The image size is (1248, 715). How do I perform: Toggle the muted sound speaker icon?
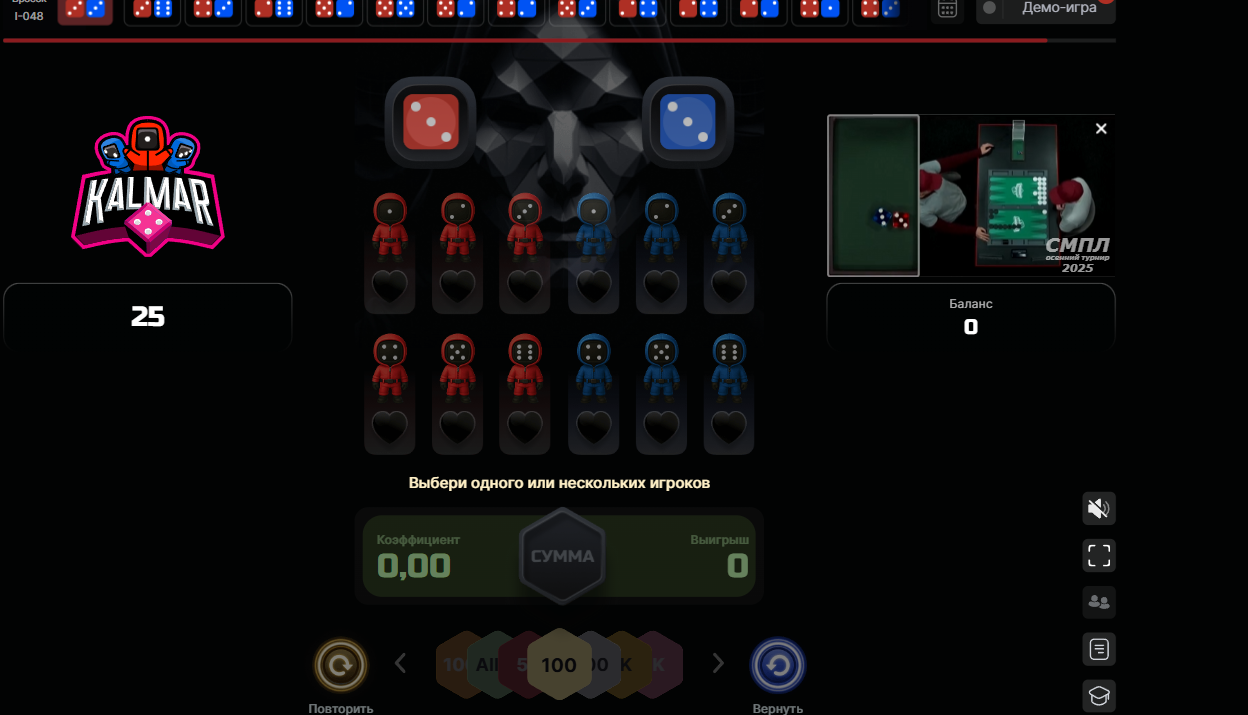(x=1099, y=509)
